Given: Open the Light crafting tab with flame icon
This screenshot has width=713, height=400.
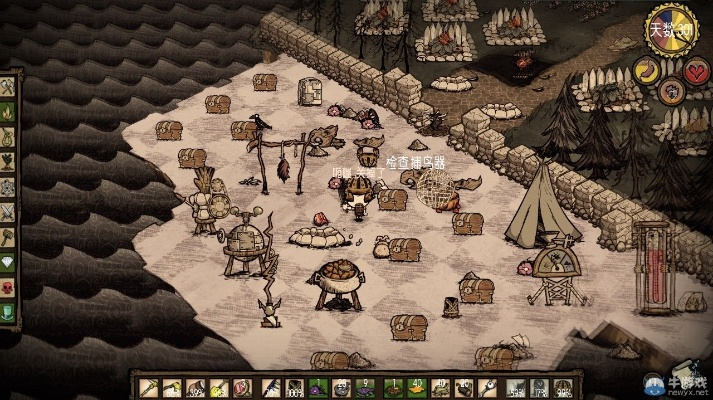Looking at the screenshot, I should [8, 112].
